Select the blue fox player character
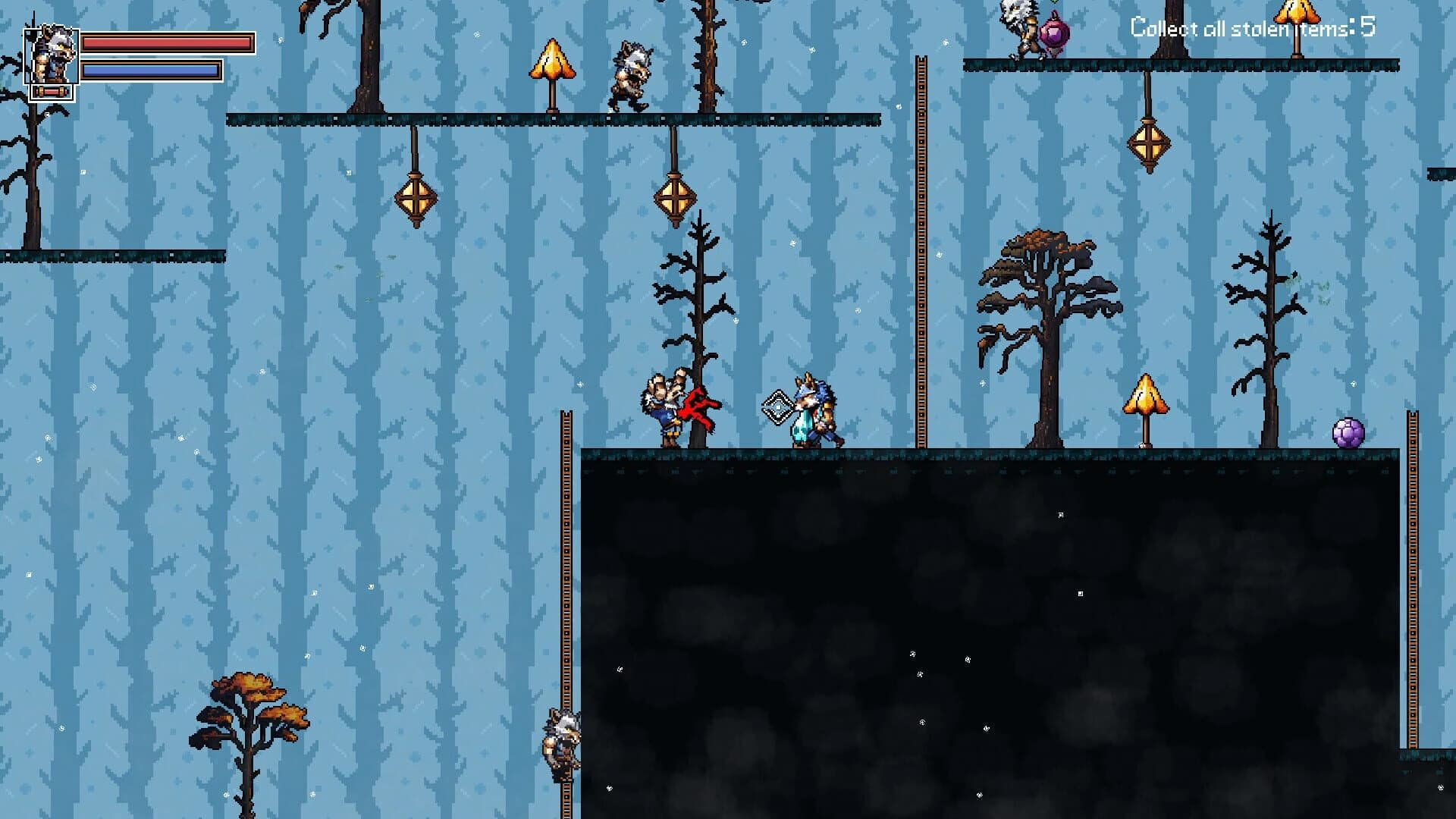Screen dimensions: 1456x819 click(x=815, y=409)
